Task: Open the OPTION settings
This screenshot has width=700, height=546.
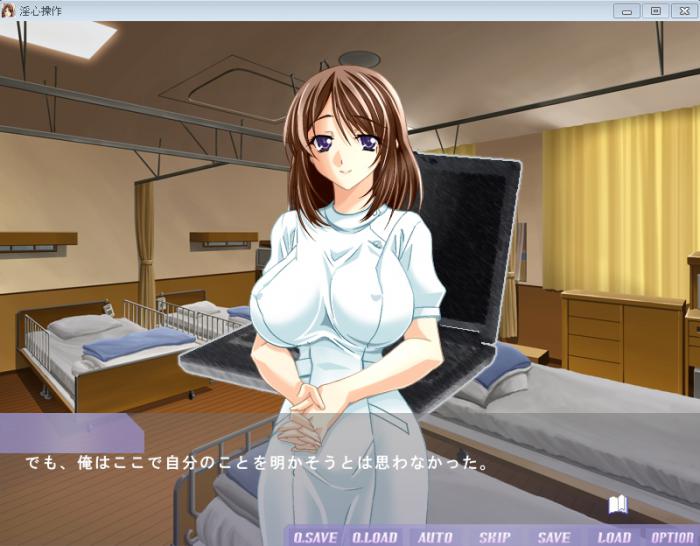Action: (672, 537)
